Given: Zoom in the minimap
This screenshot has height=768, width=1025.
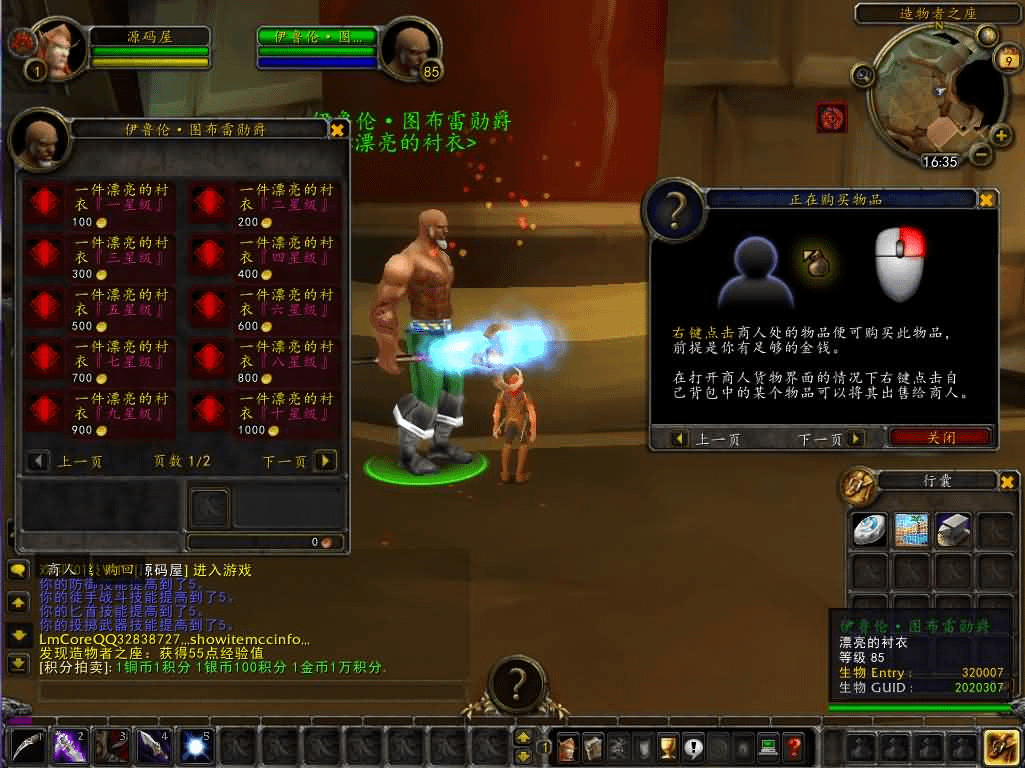Looking at the screenshot, I should tap(1001, 136).
